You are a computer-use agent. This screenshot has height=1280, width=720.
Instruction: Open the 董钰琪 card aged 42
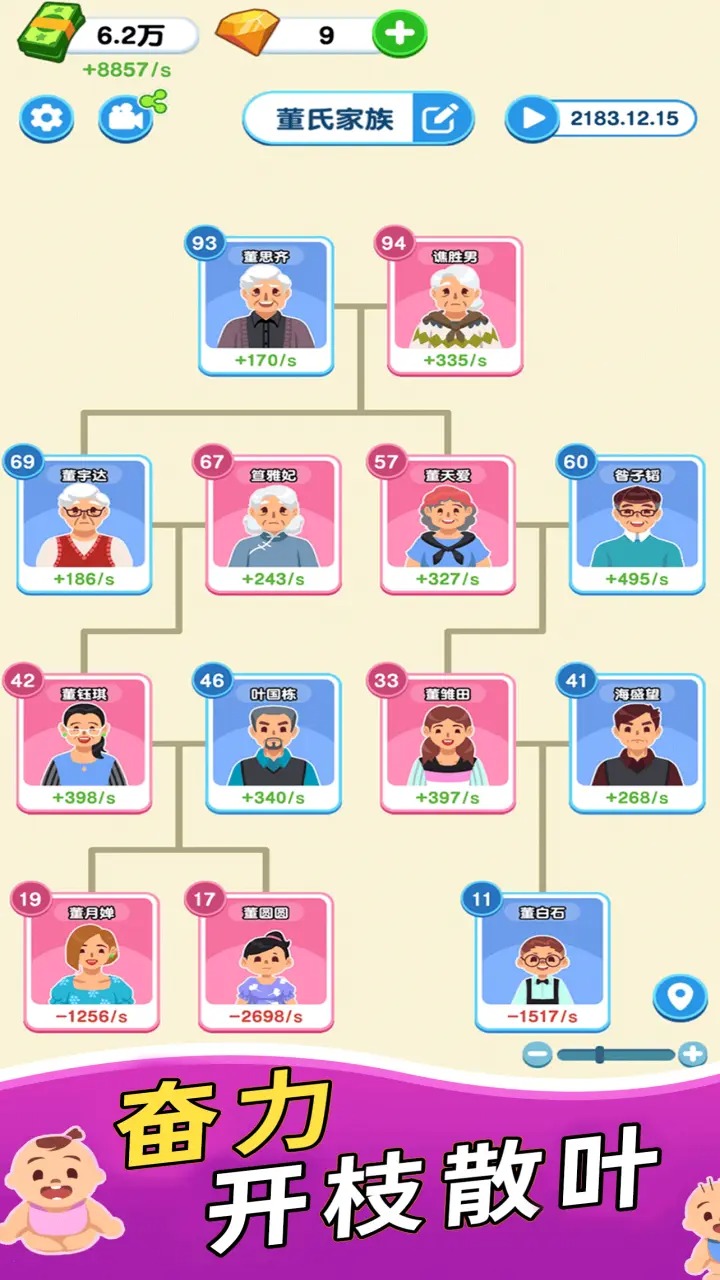click(84, 743)
